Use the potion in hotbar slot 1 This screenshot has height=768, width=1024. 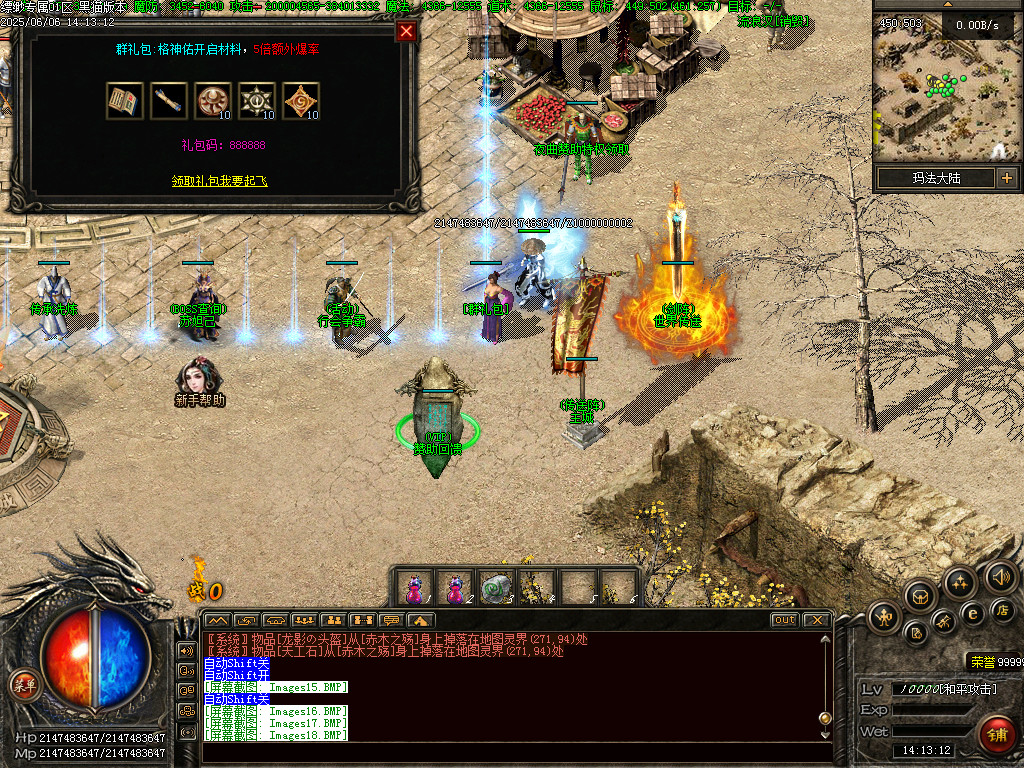[x=414, y=588]
